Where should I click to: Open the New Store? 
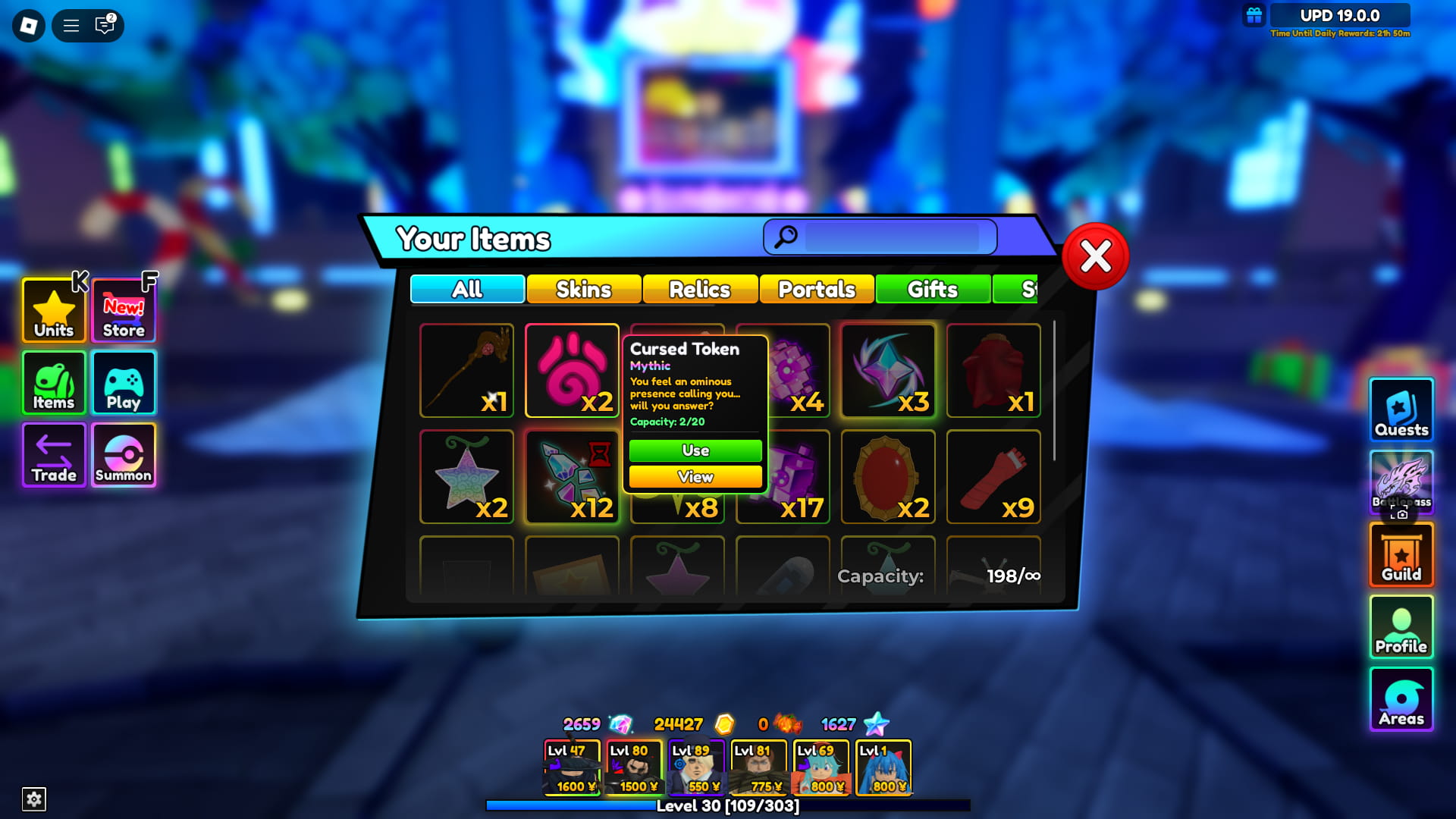click(x=123, y=309)
